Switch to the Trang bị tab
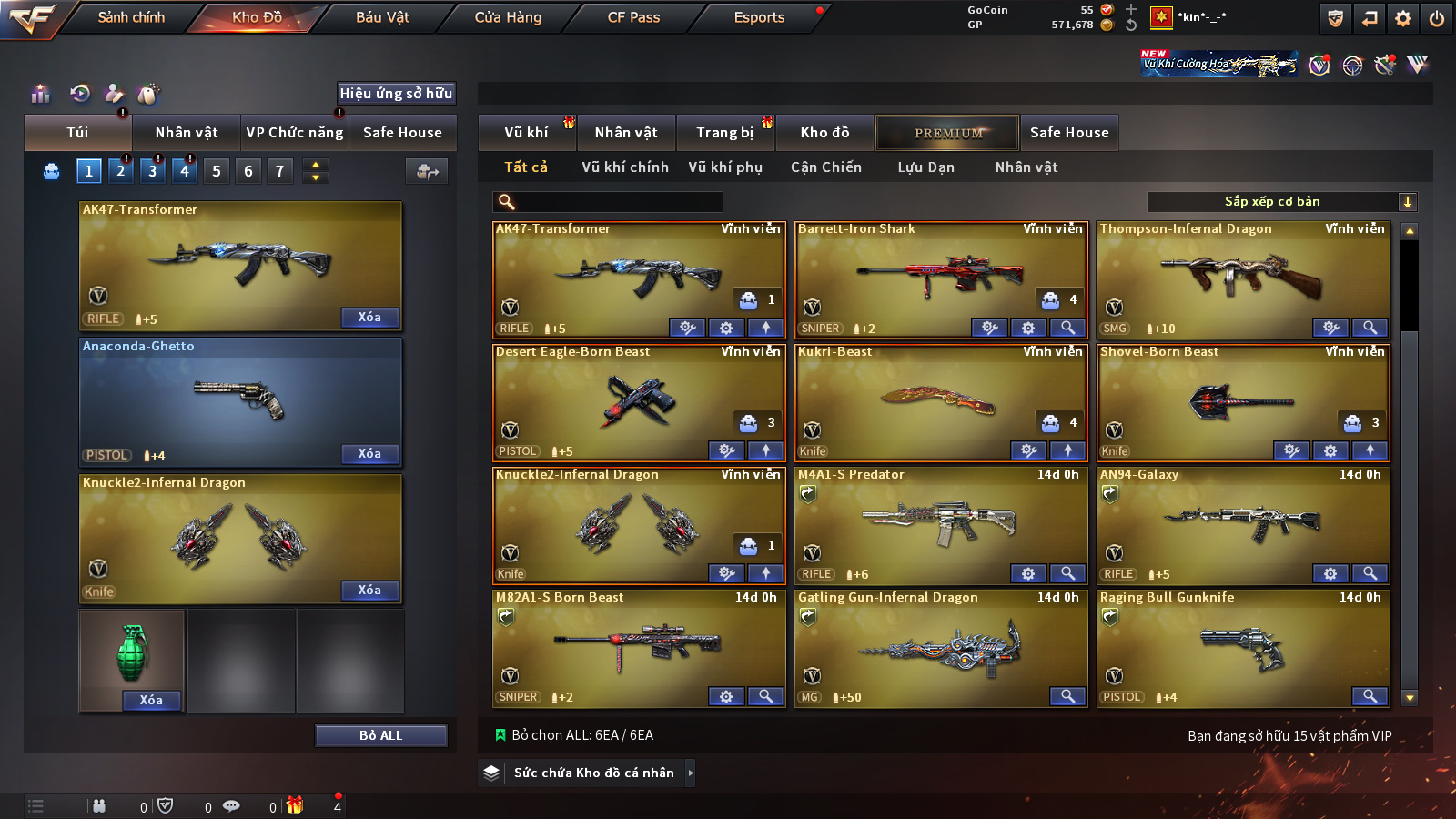This screenshot has height=819, width=1456. (x=724, y=133)
